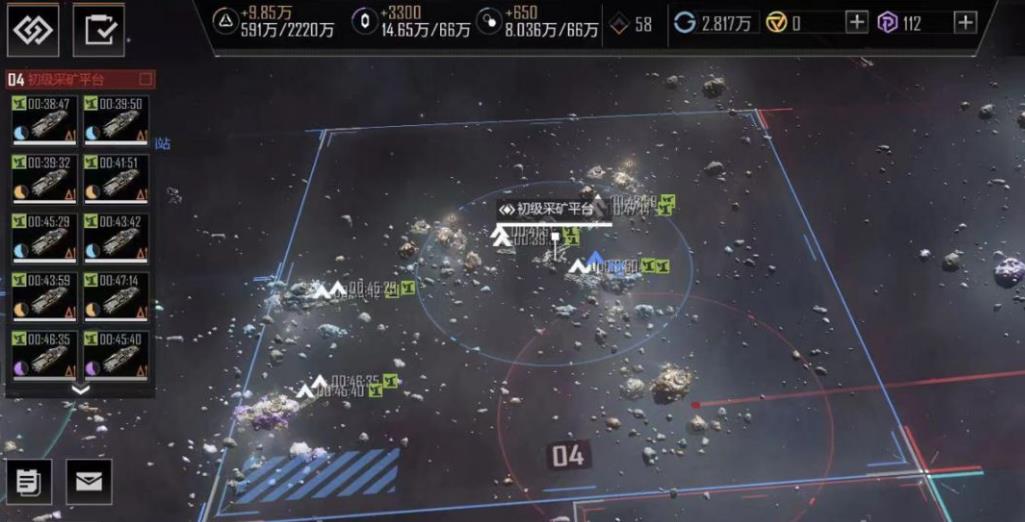This screenshot has height=522, width=1025.
Task: Add more gold coin currency with plus
Action: tap(856, 23)
